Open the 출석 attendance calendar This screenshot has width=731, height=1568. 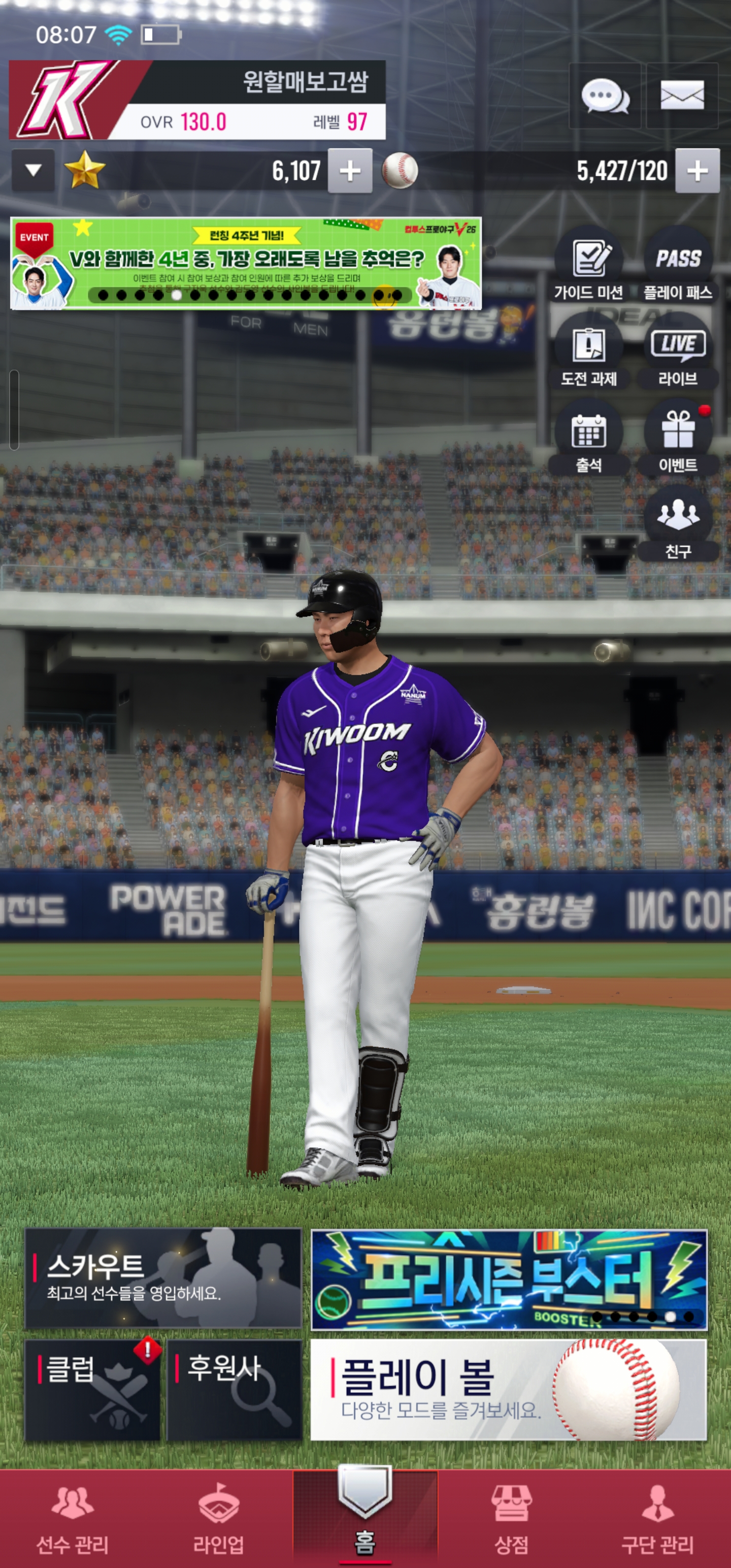point(588,438)
